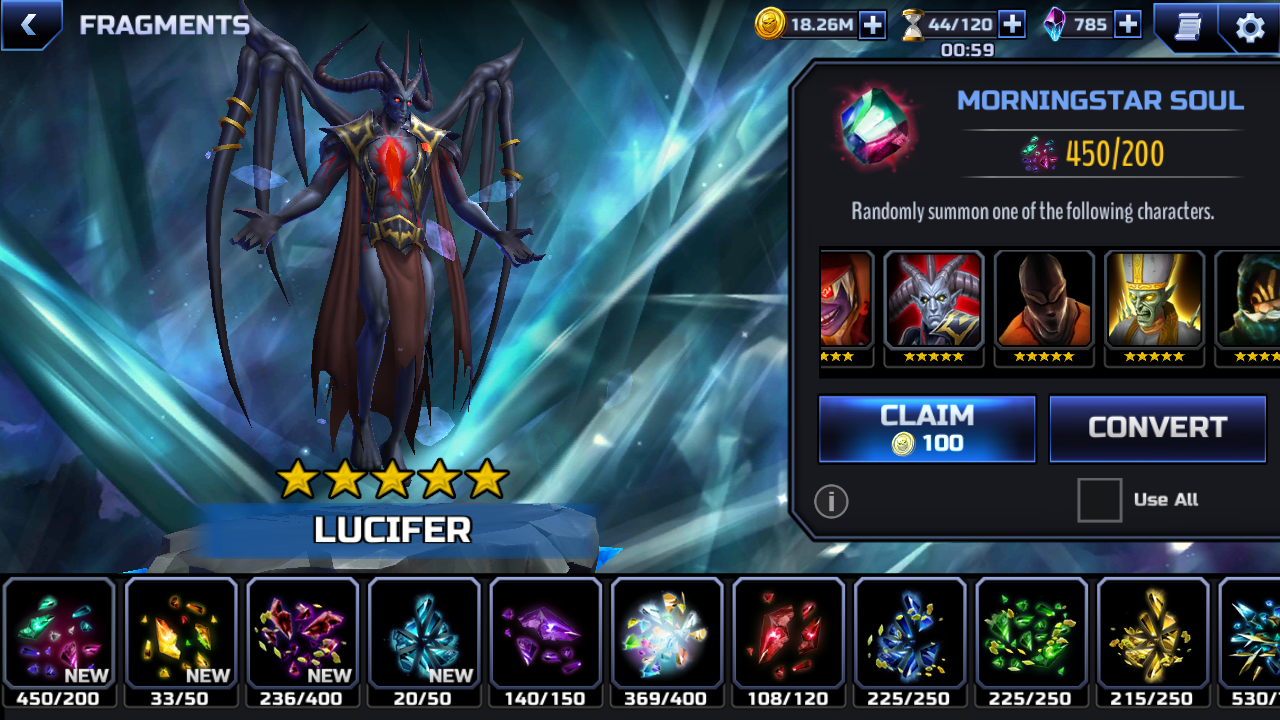Choose the bald orange-suited character portrait
Viewport: 1280px width, 720px height.
[1044, 300]
